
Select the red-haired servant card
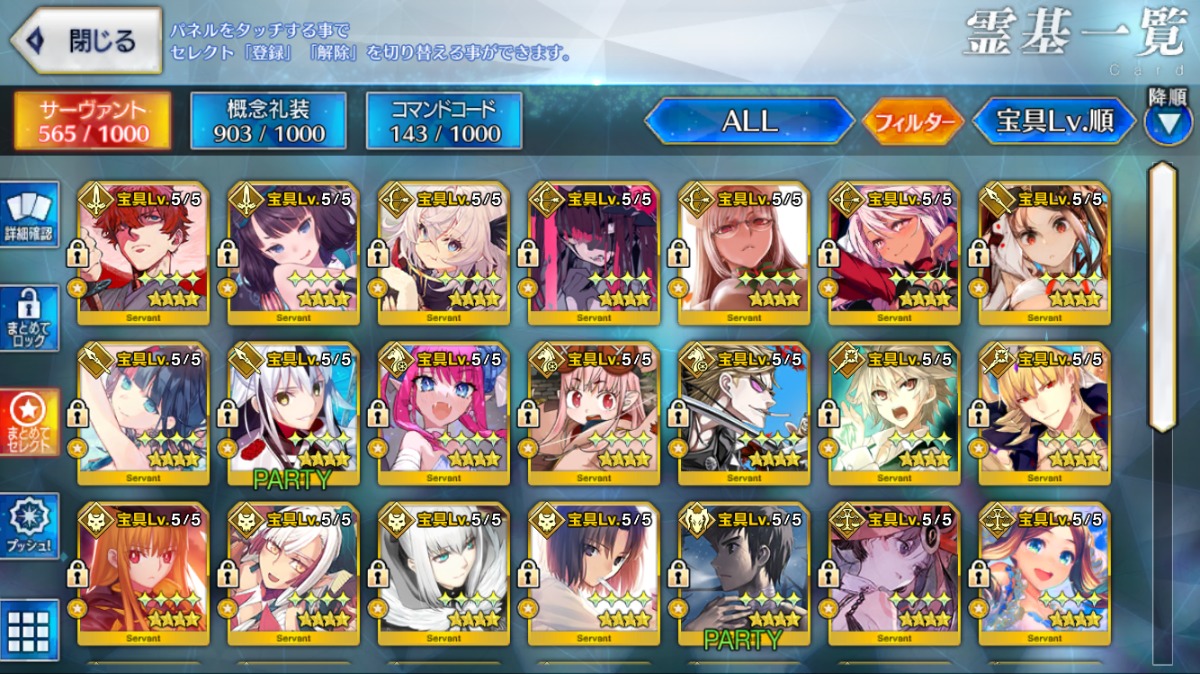(x=143, y=253)
